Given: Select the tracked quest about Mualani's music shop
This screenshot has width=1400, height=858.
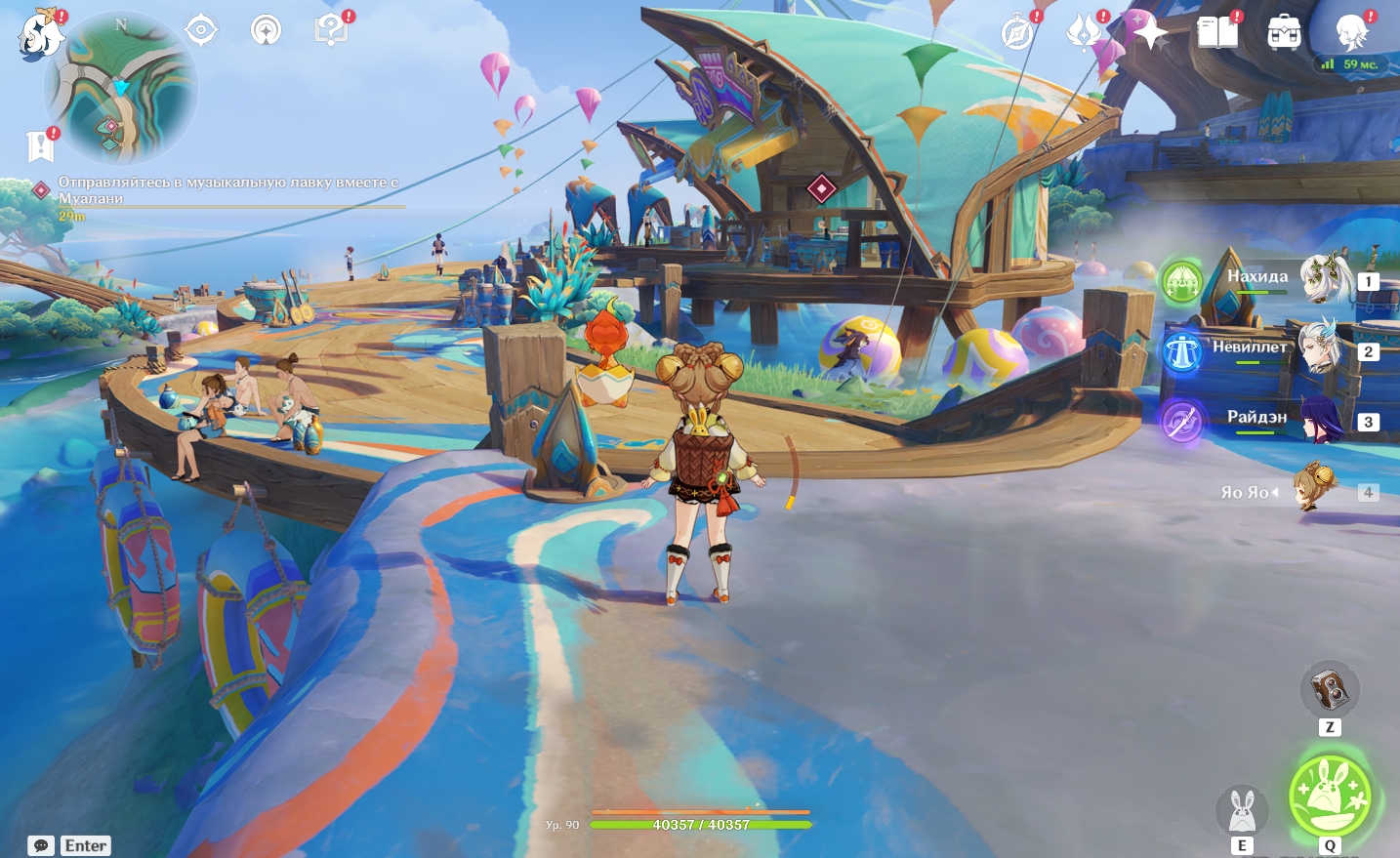Looking at the screenshot, I should [227, 190].
